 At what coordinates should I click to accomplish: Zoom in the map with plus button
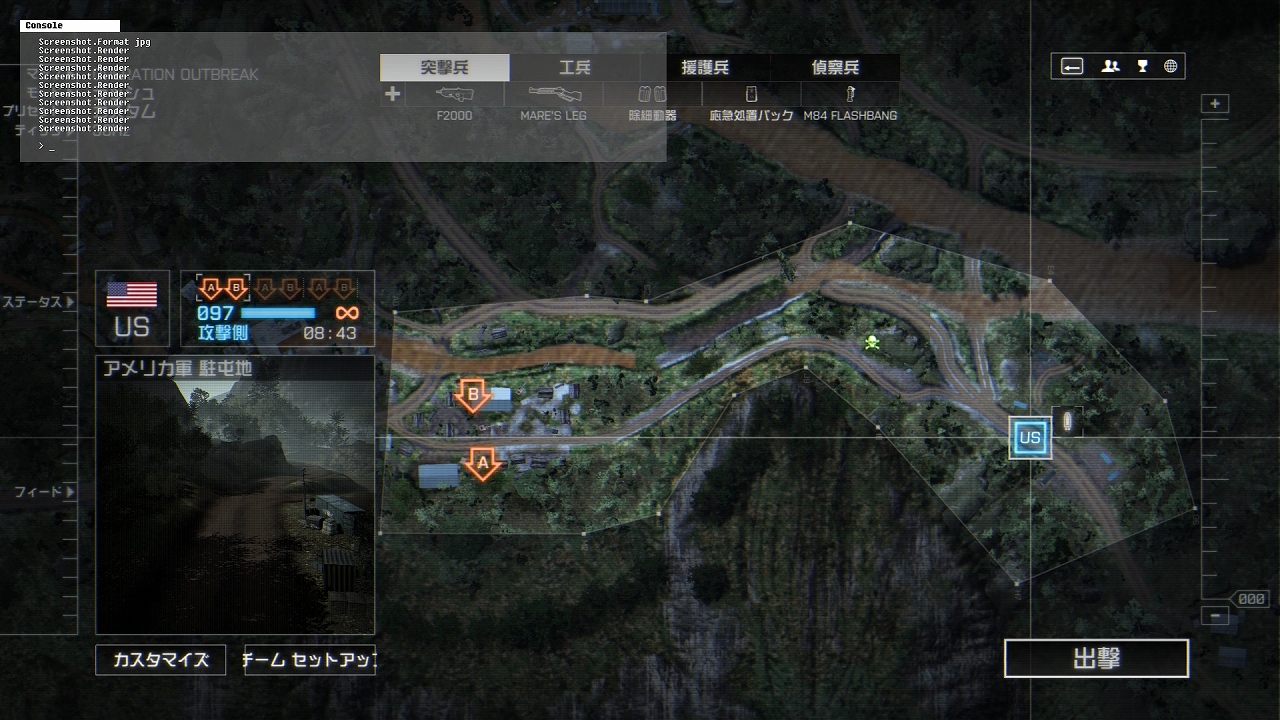[x=1215, y=104]
